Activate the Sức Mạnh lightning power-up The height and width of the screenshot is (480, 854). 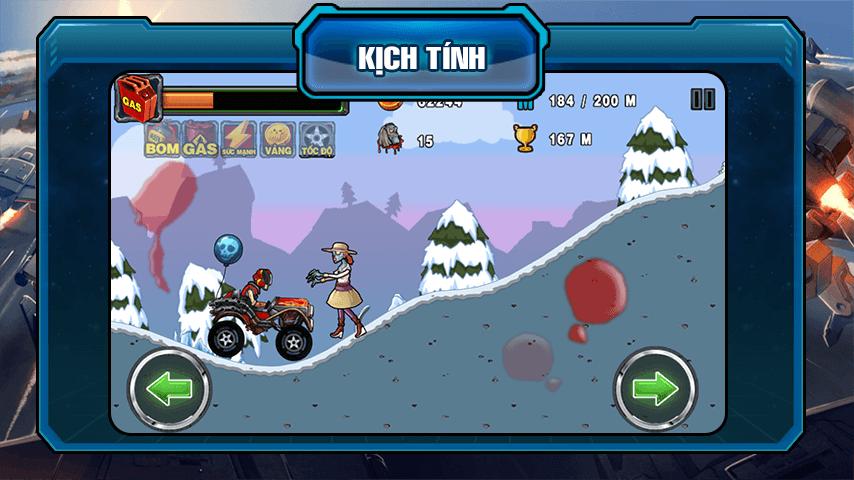click(x=238, y=140)
